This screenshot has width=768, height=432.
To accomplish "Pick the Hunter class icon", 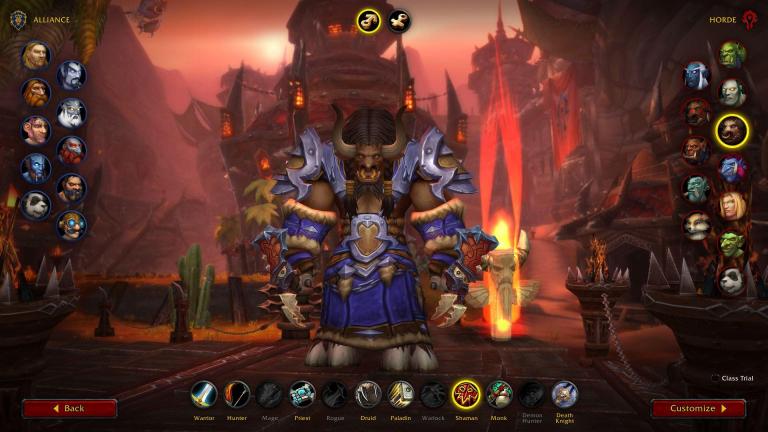I will tap(237, 394).
